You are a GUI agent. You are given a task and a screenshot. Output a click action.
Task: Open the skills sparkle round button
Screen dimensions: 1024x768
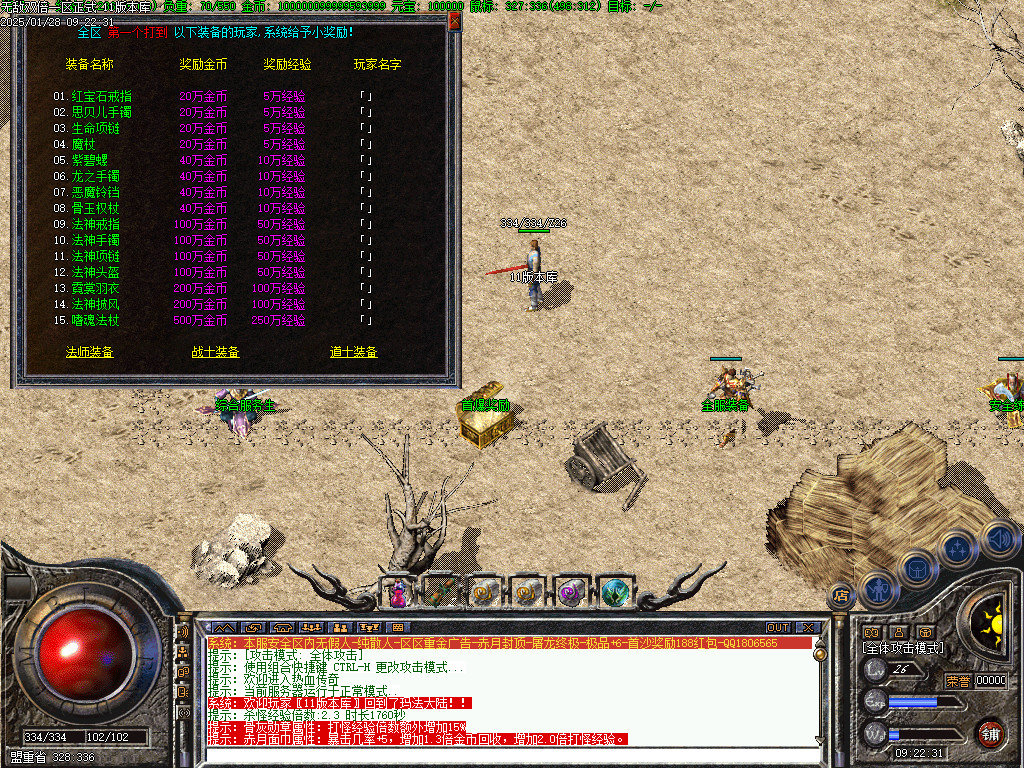957,548
